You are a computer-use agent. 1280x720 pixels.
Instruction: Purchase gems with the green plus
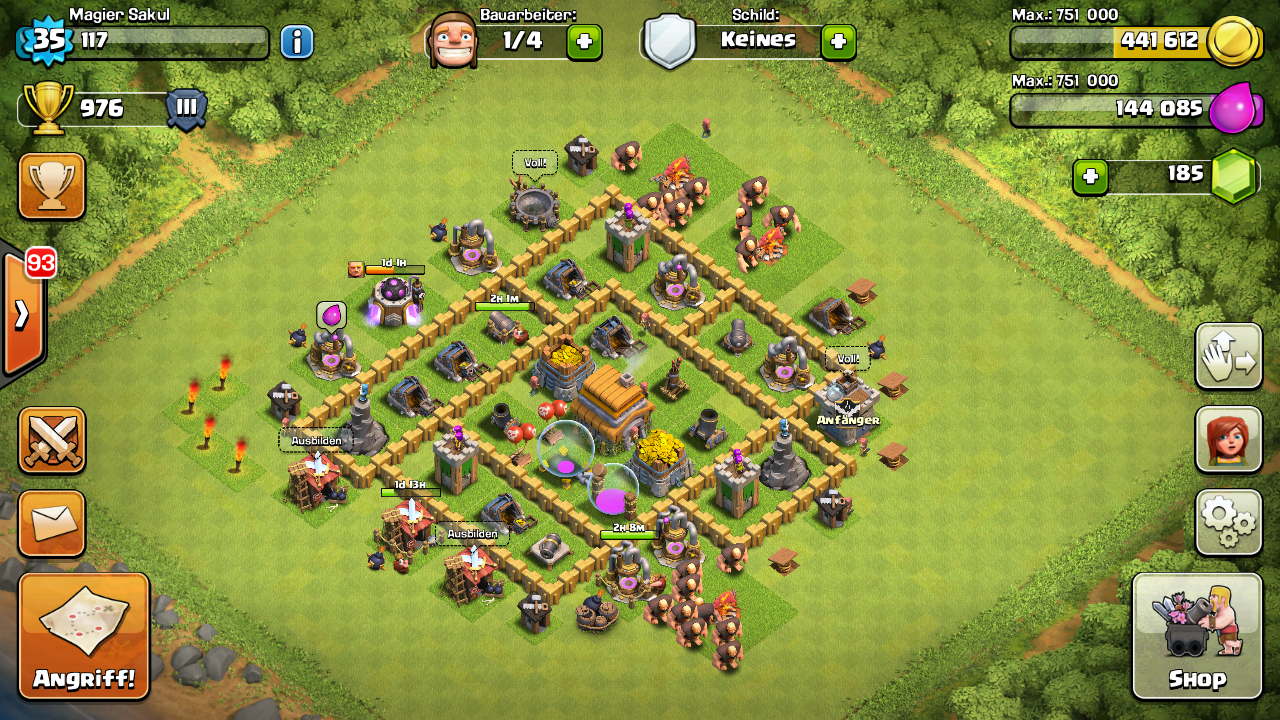coord(1090,177)
